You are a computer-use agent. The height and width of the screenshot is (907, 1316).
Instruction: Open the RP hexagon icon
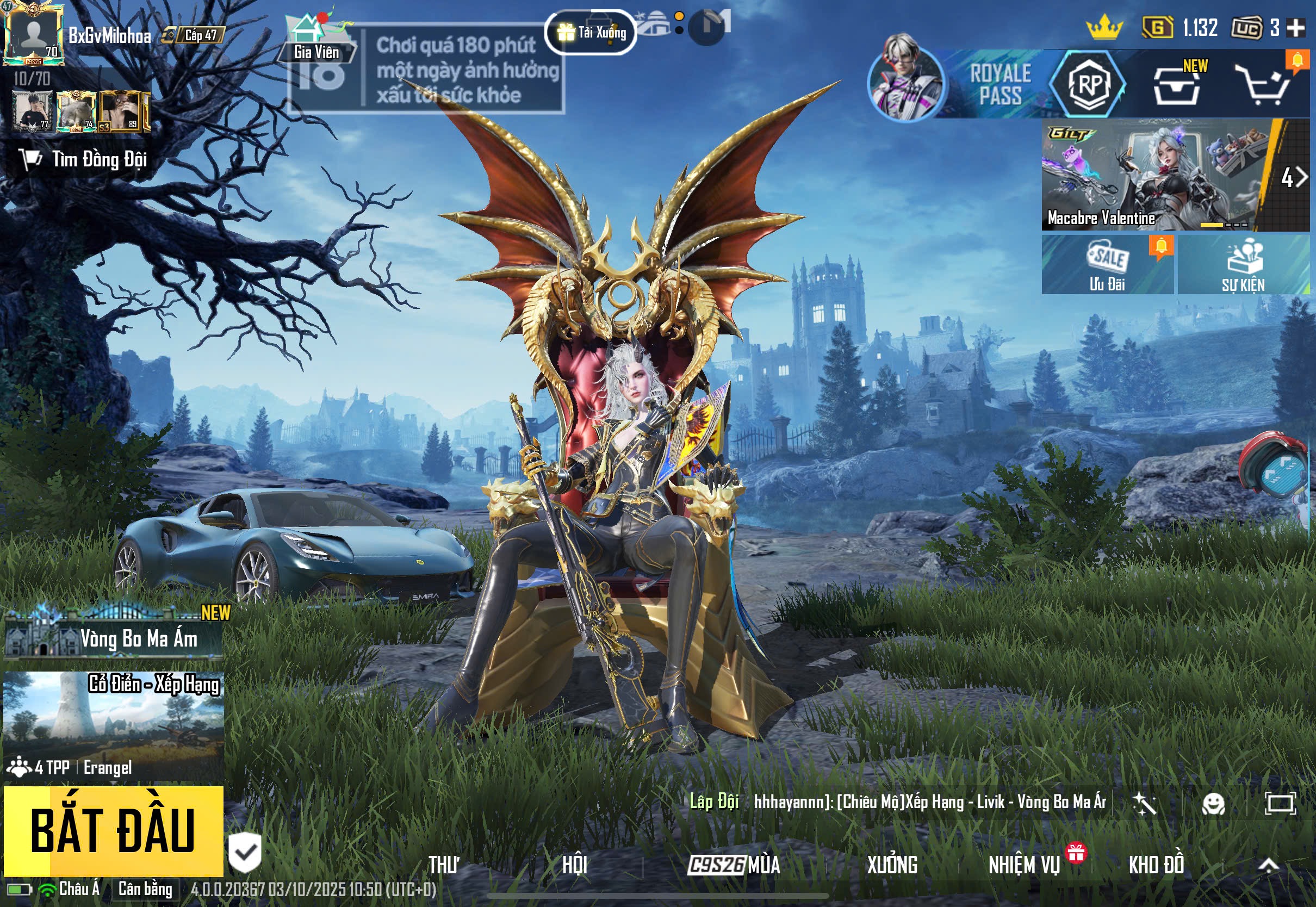coord(1089,84)
